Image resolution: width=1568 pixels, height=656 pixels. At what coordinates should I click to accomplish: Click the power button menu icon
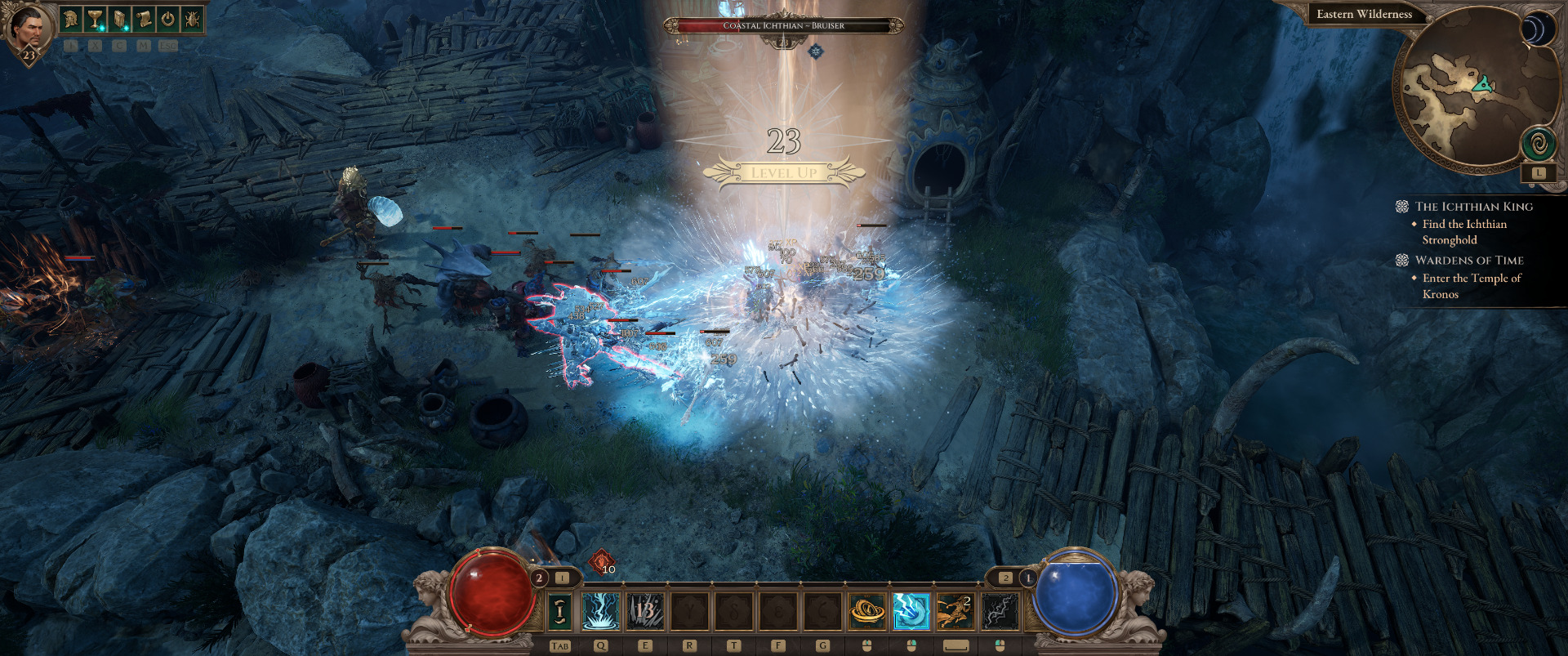pos(167,19)
